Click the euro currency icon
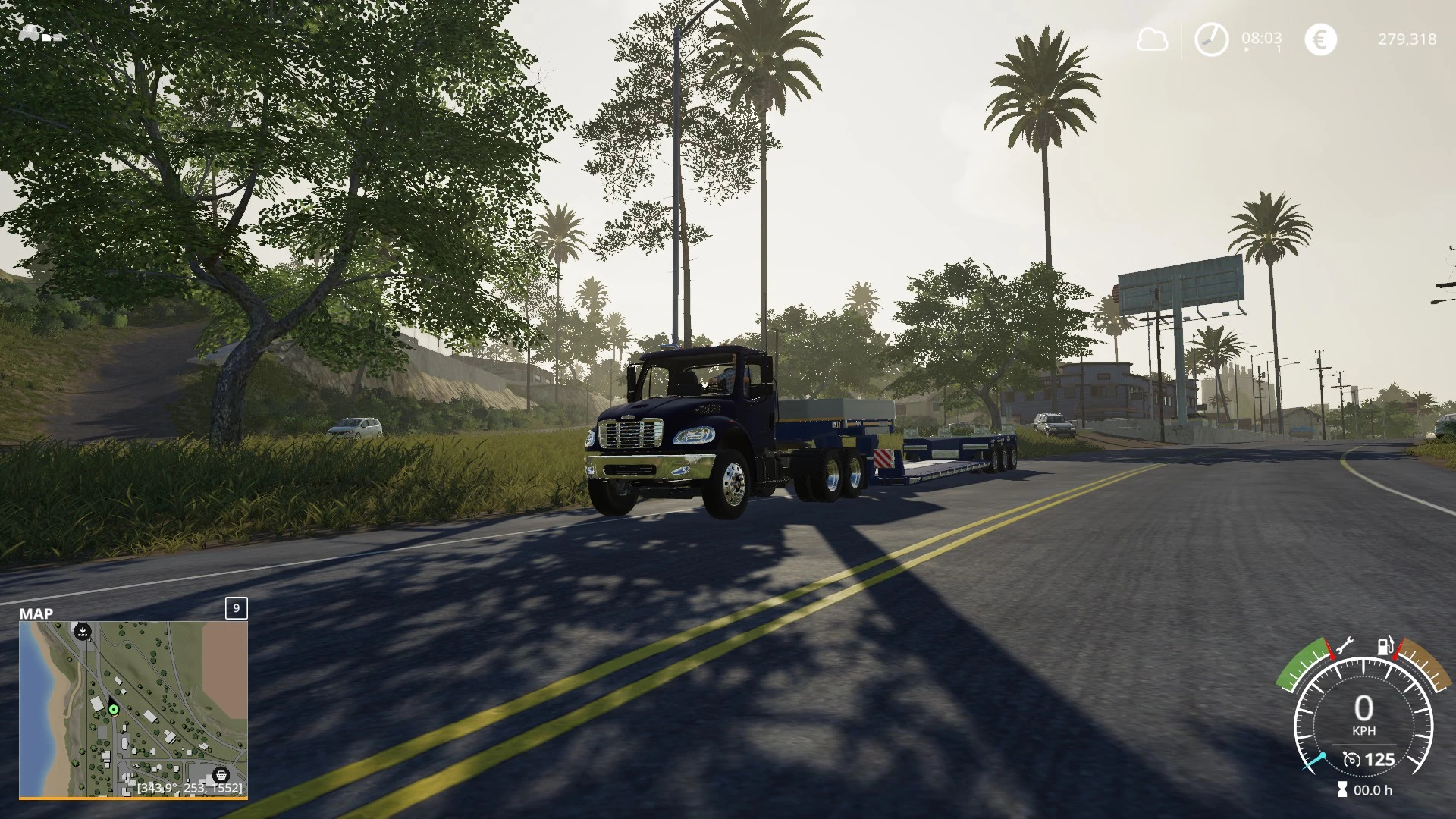 click(1320, 39)
